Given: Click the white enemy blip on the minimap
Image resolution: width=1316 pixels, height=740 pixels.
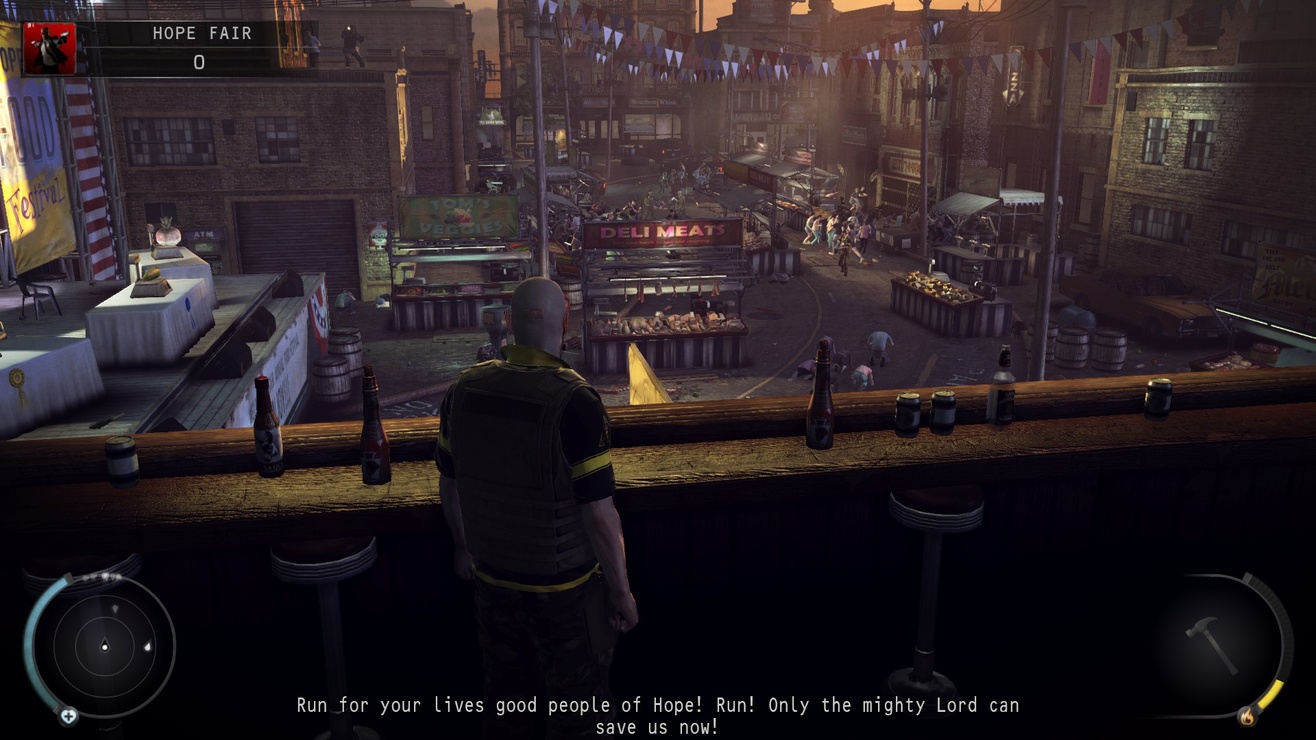Looking at the screenshot, I should click(148, 647).
